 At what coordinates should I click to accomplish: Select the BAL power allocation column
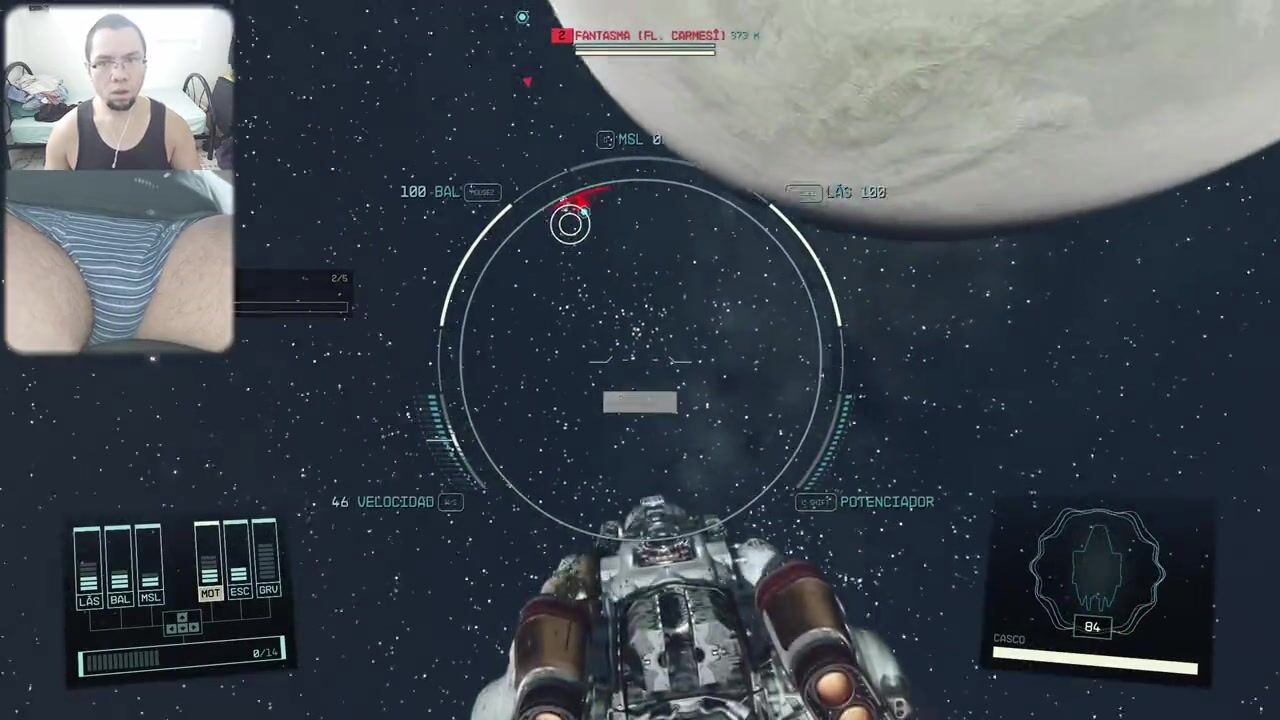click(119, 567)
